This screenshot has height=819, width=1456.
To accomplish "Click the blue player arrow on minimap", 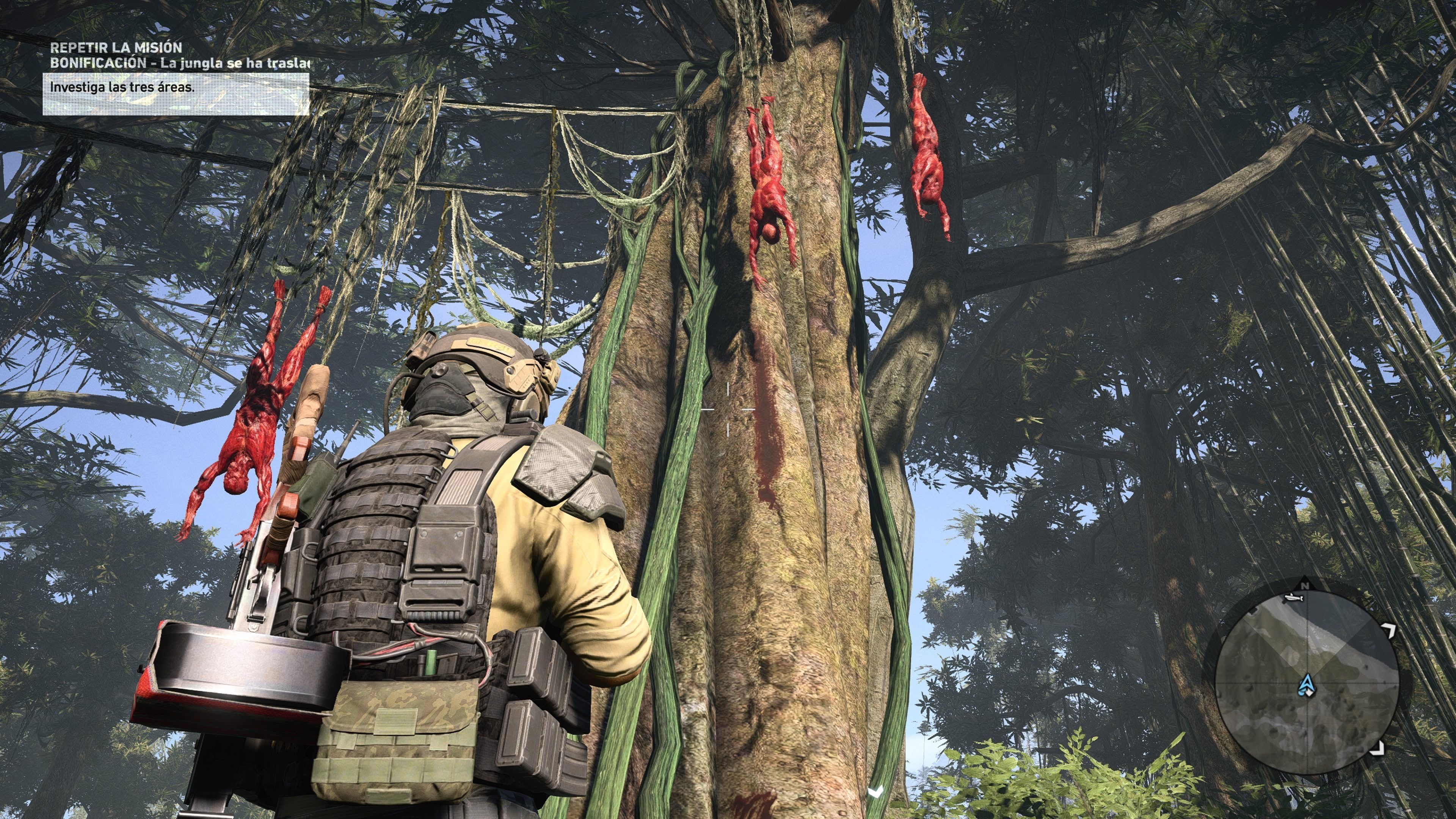I will pos(1305,685).
